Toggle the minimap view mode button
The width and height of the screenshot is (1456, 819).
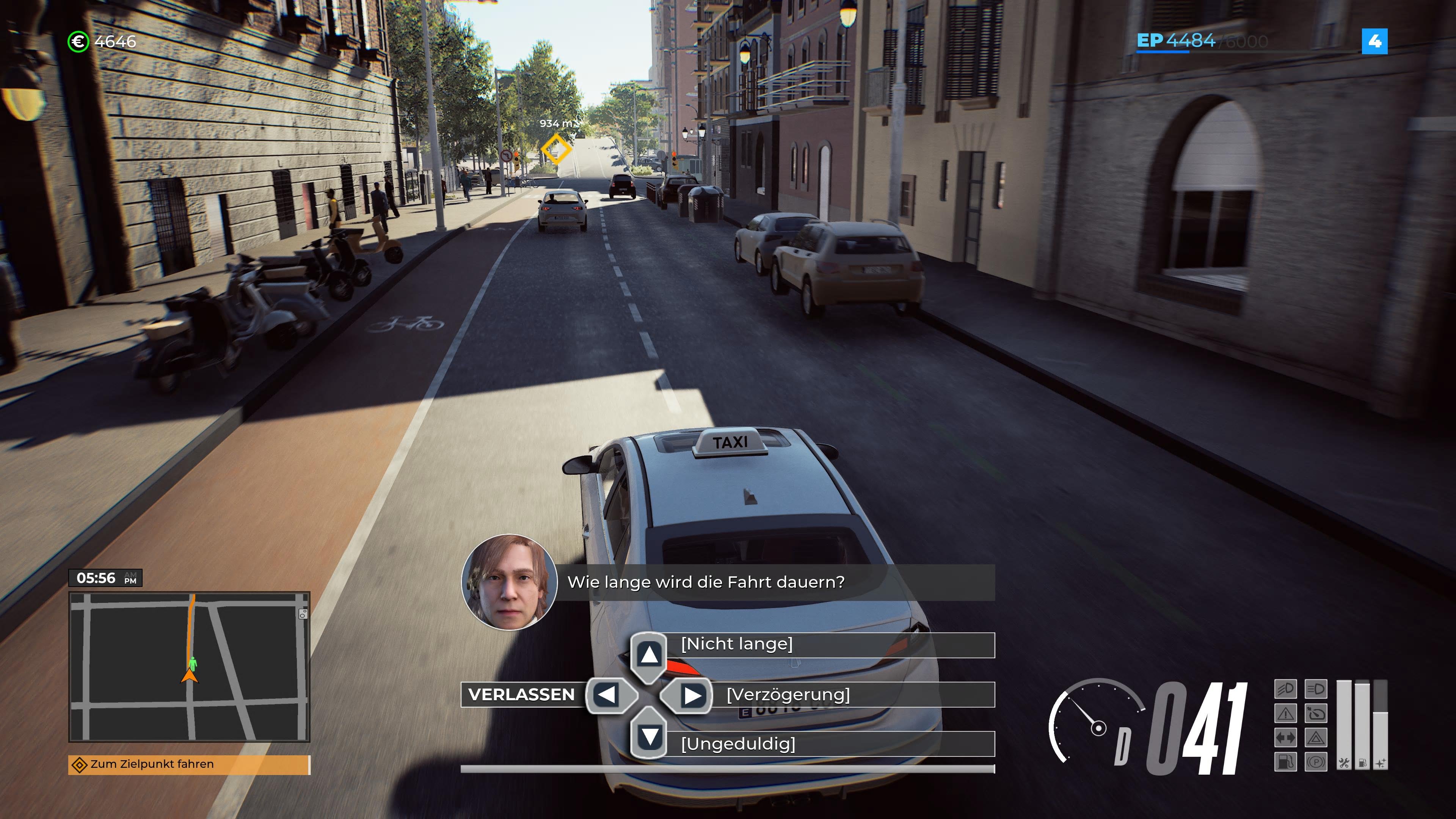[303, 614]
